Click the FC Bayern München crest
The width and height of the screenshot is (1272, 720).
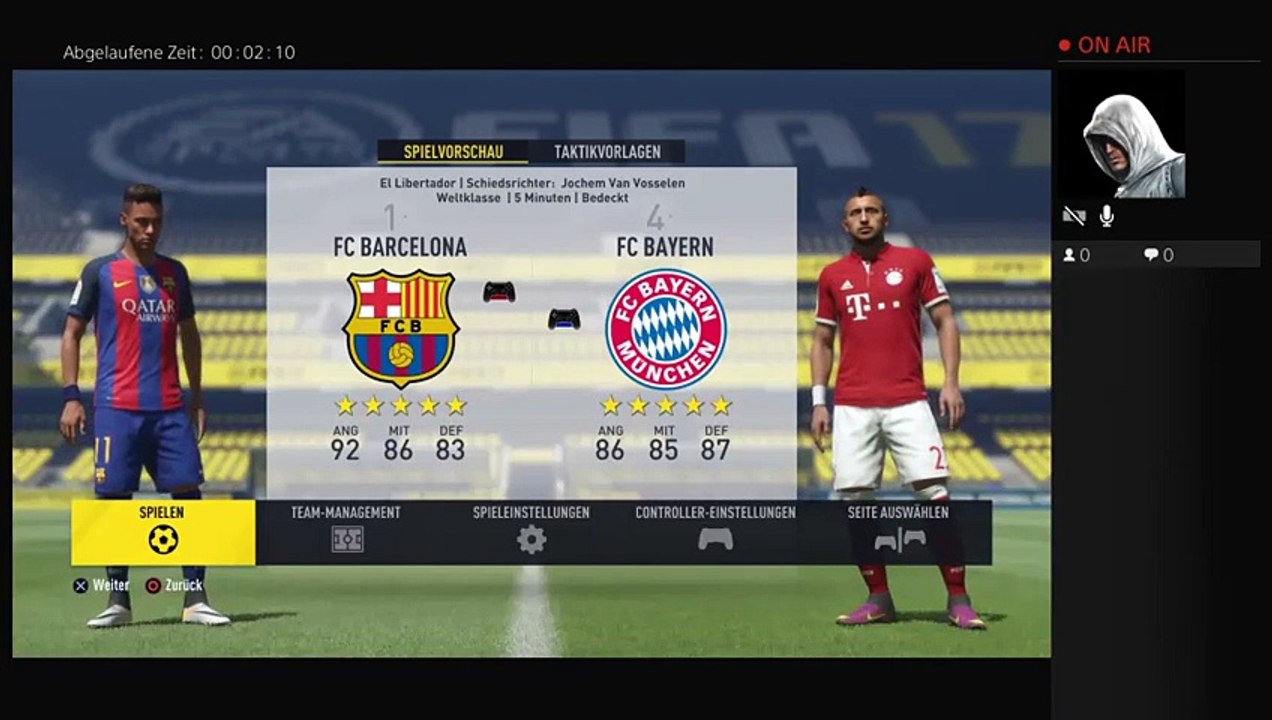pyautogui.click(x=665, y=328)
